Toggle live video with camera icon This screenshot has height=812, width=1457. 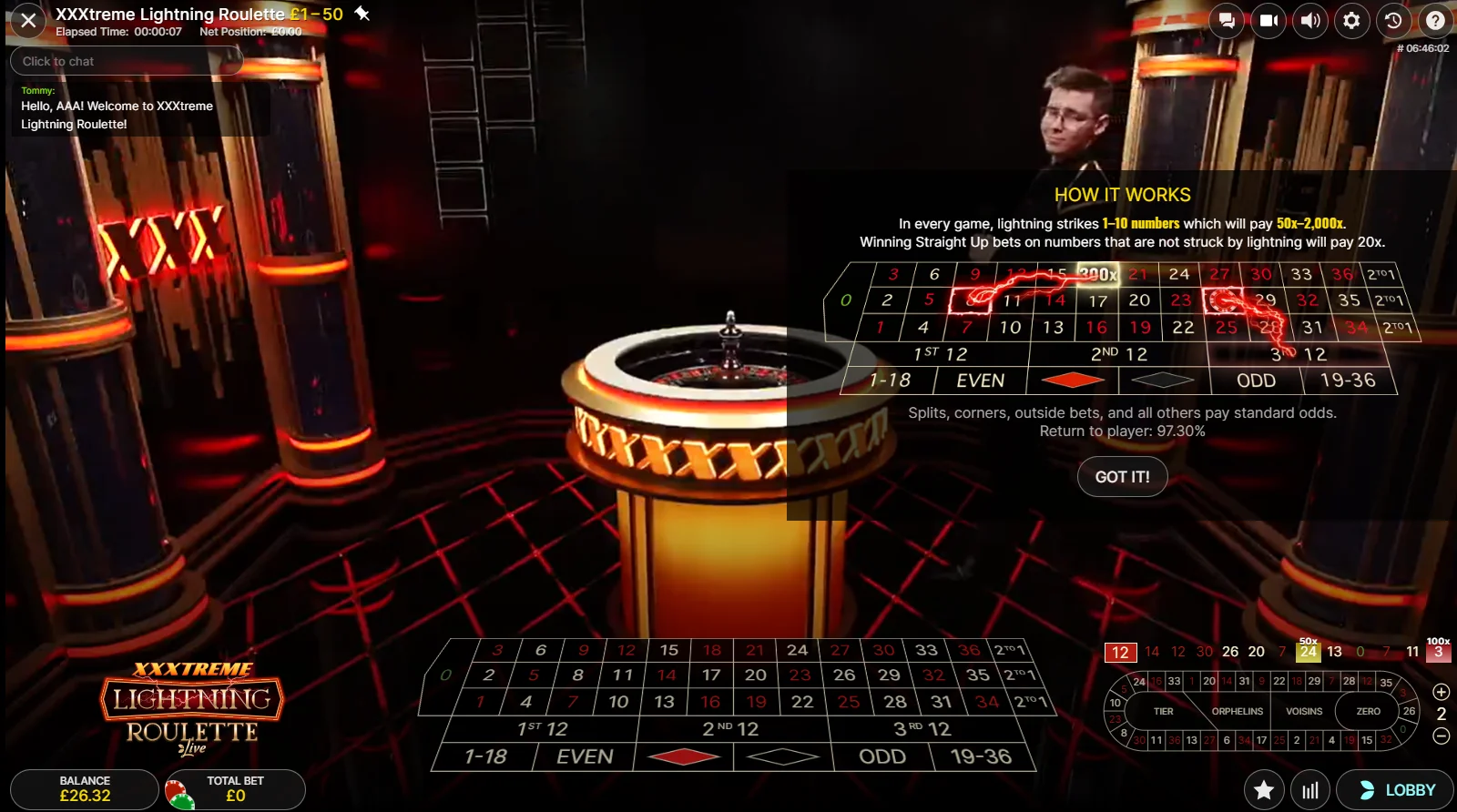click(x=1269, y=20)
